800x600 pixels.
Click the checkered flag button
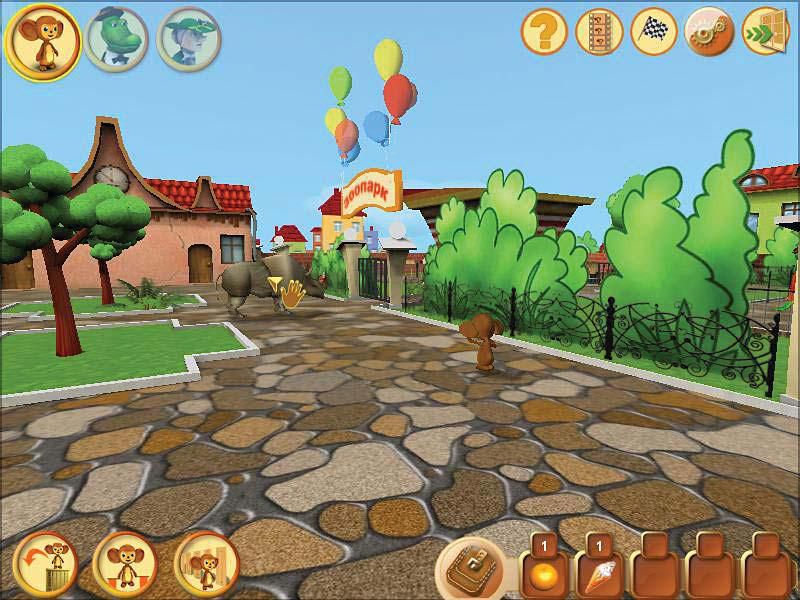pos(654,33)
